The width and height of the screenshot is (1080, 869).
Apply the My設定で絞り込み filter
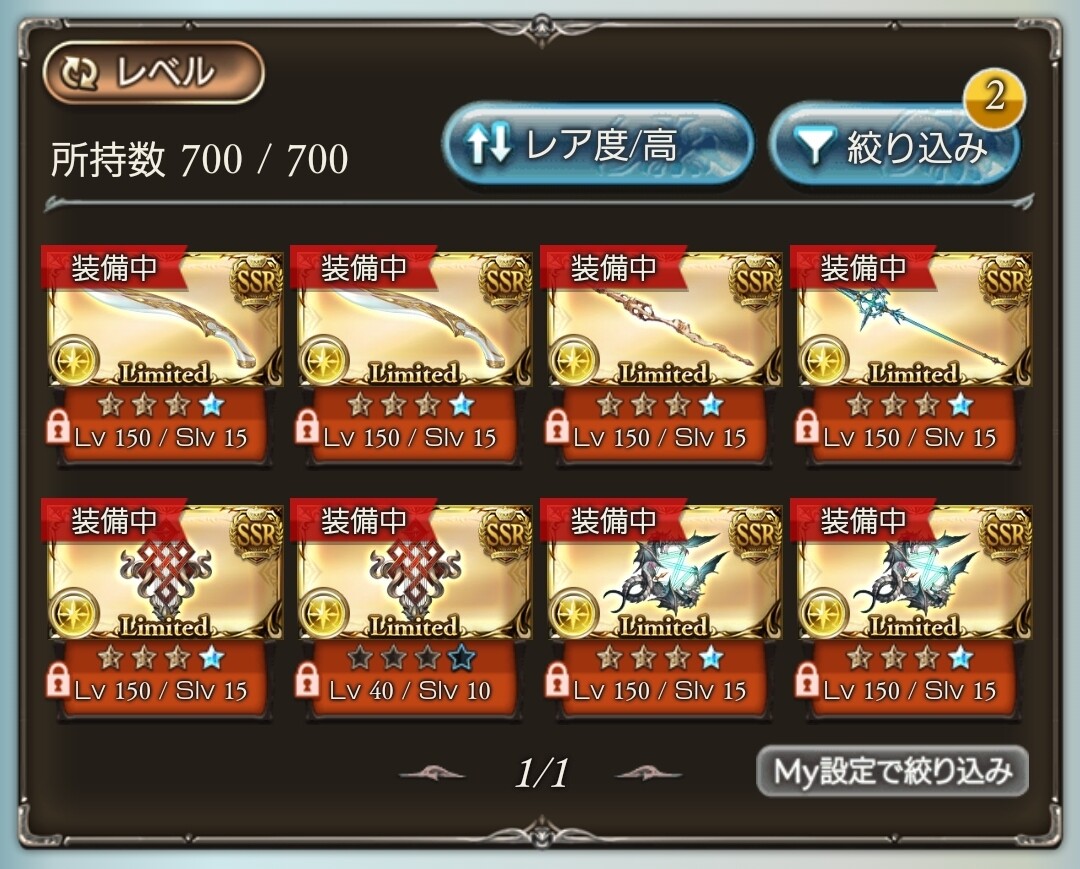click(892, 771)
